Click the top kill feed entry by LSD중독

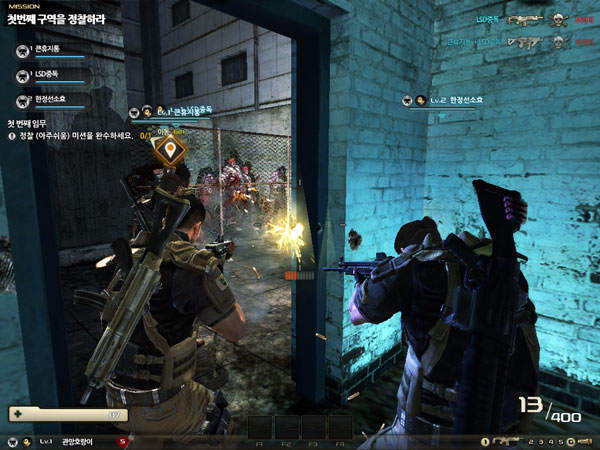pyautogui.click(x=520, y=20)
